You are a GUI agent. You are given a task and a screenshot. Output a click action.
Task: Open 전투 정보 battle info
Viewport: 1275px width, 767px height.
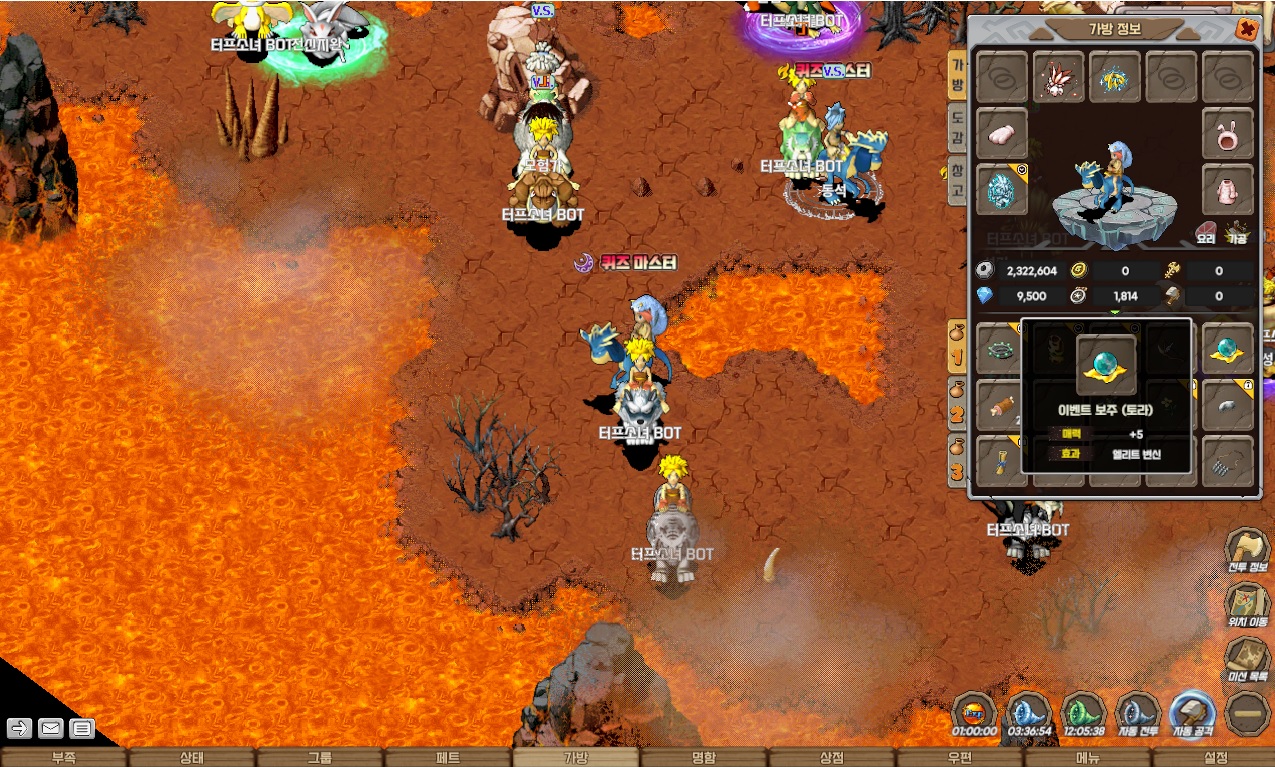coord(1248,552)
